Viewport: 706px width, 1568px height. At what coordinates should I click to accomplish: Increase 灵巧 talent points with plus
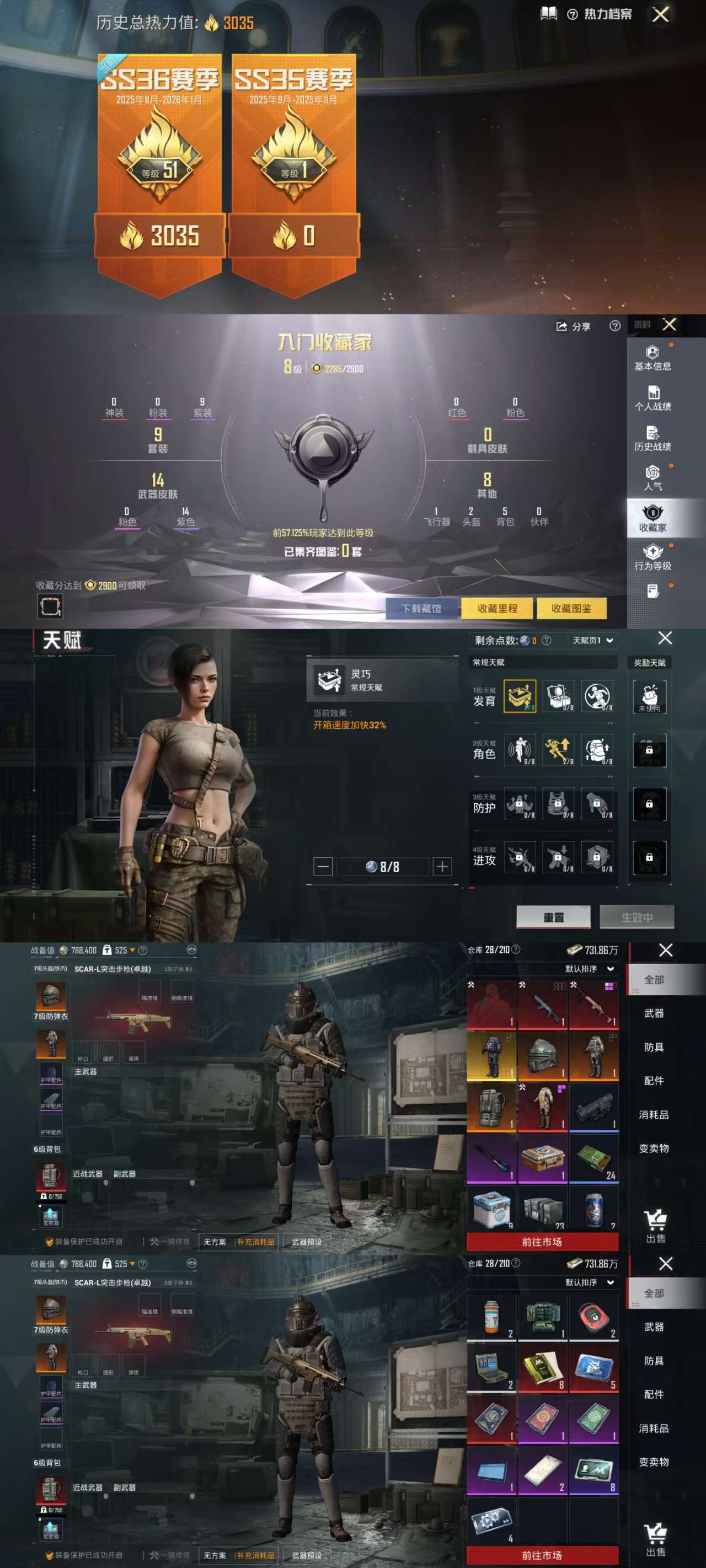[x=443, y=866]
